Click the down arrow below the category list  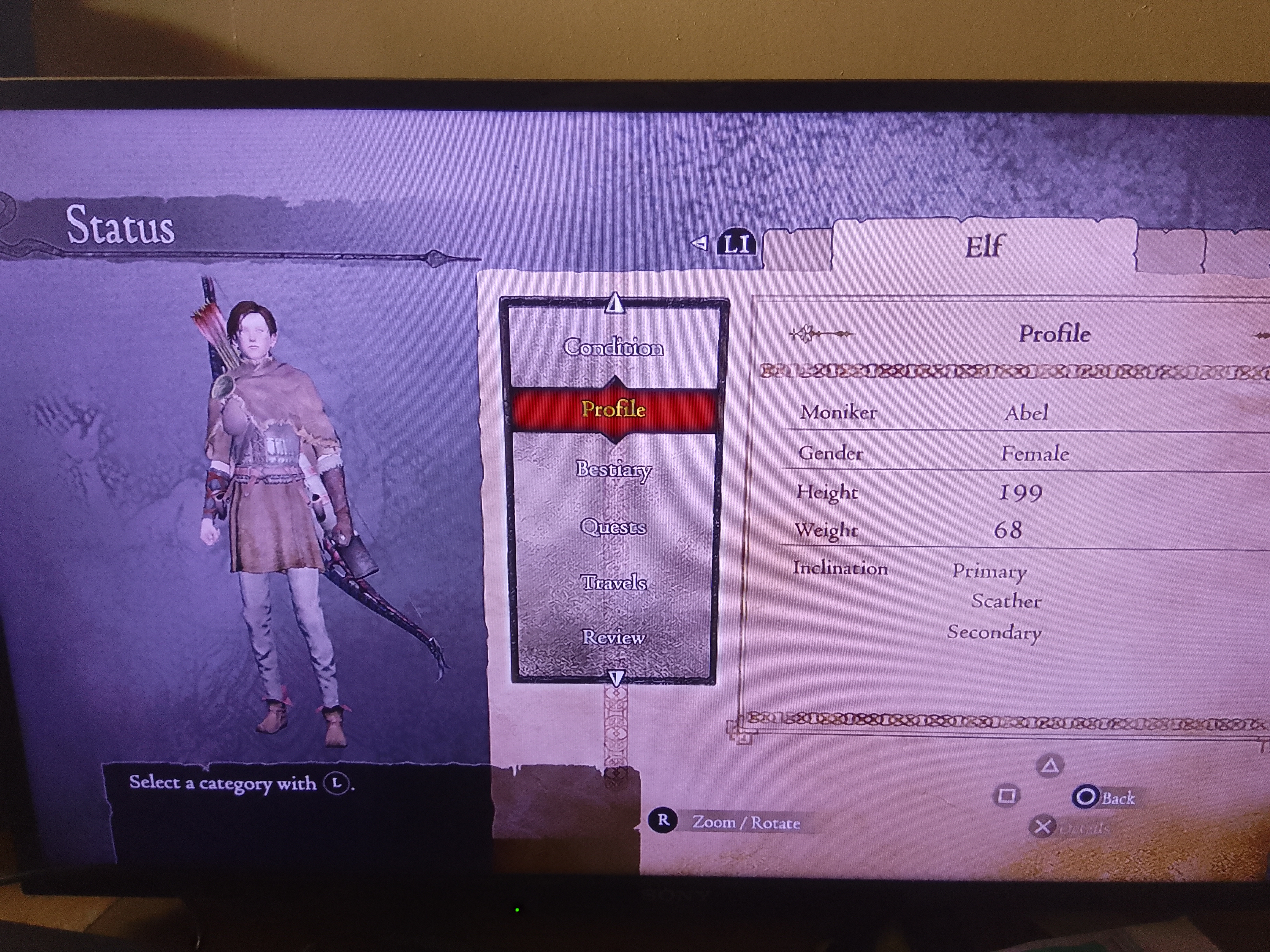coord(616,679)
